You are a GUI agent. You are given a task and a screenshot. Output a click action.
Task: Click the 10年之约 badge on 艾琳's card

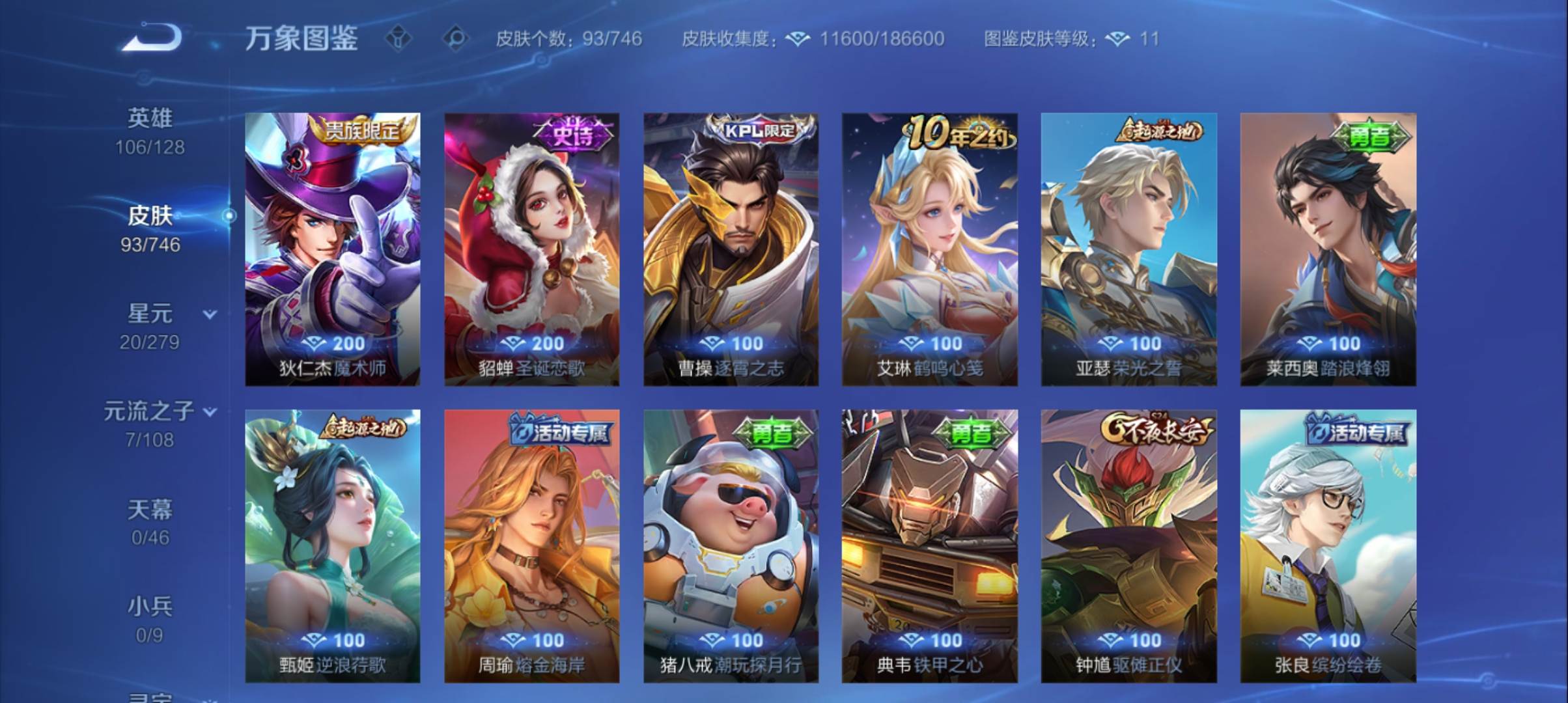[958, 131]
